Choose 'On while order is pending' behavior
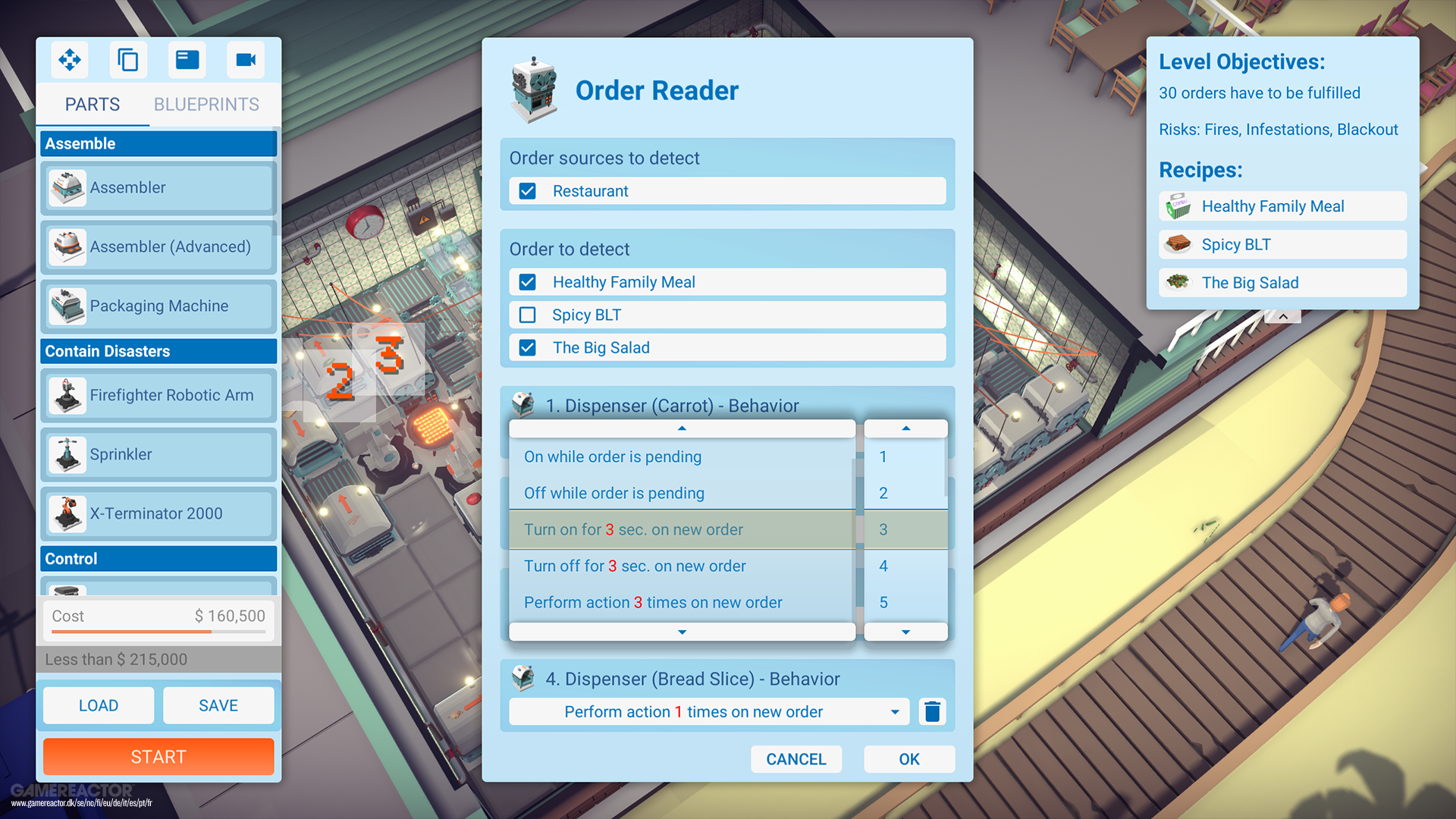Viewport: 1456px width, 819px height. pos(613,457)
